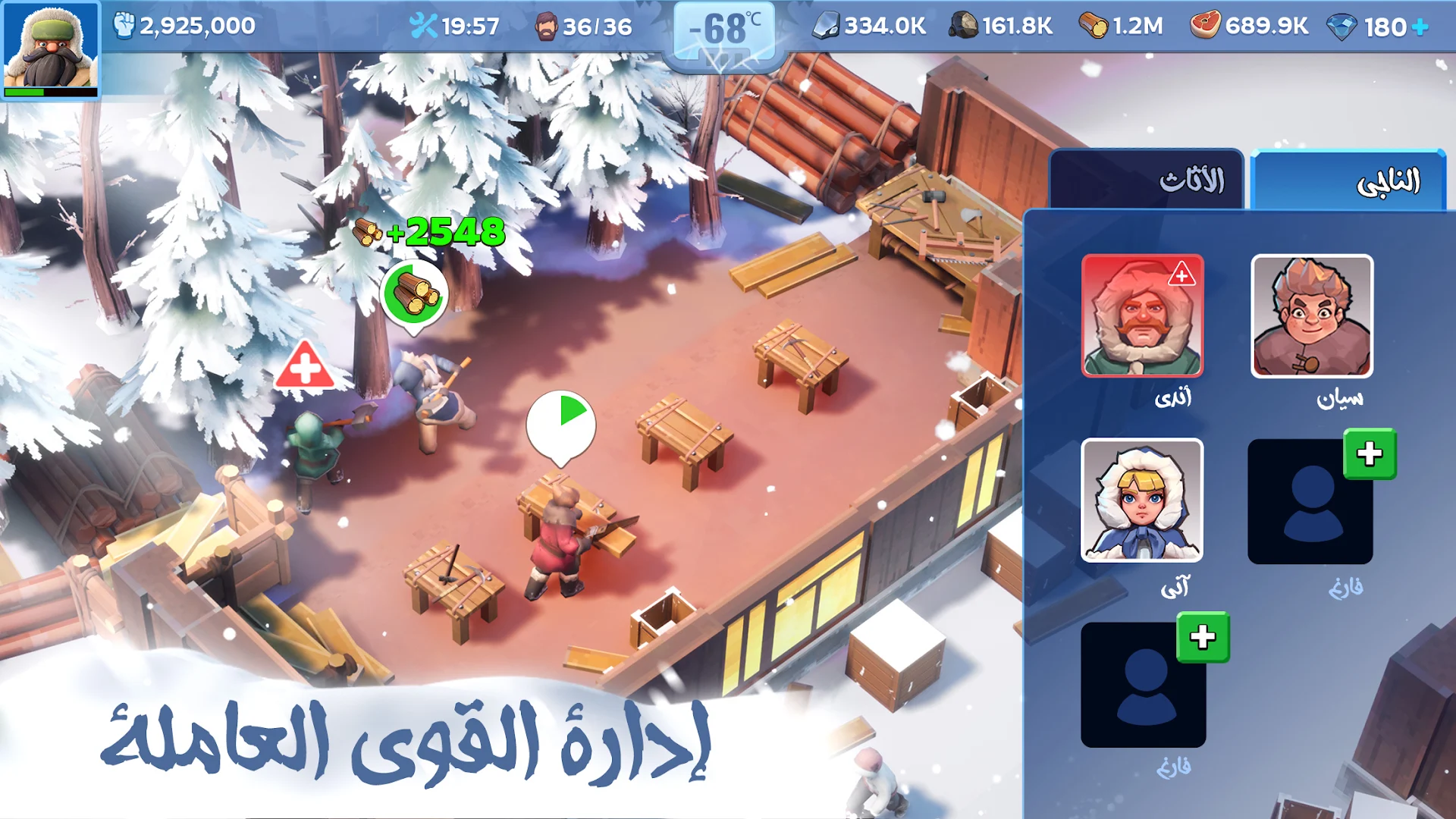Click the warning badge on أندى's portrait
This screenshot has width=1456, height=819.
tap(1183, 273)
